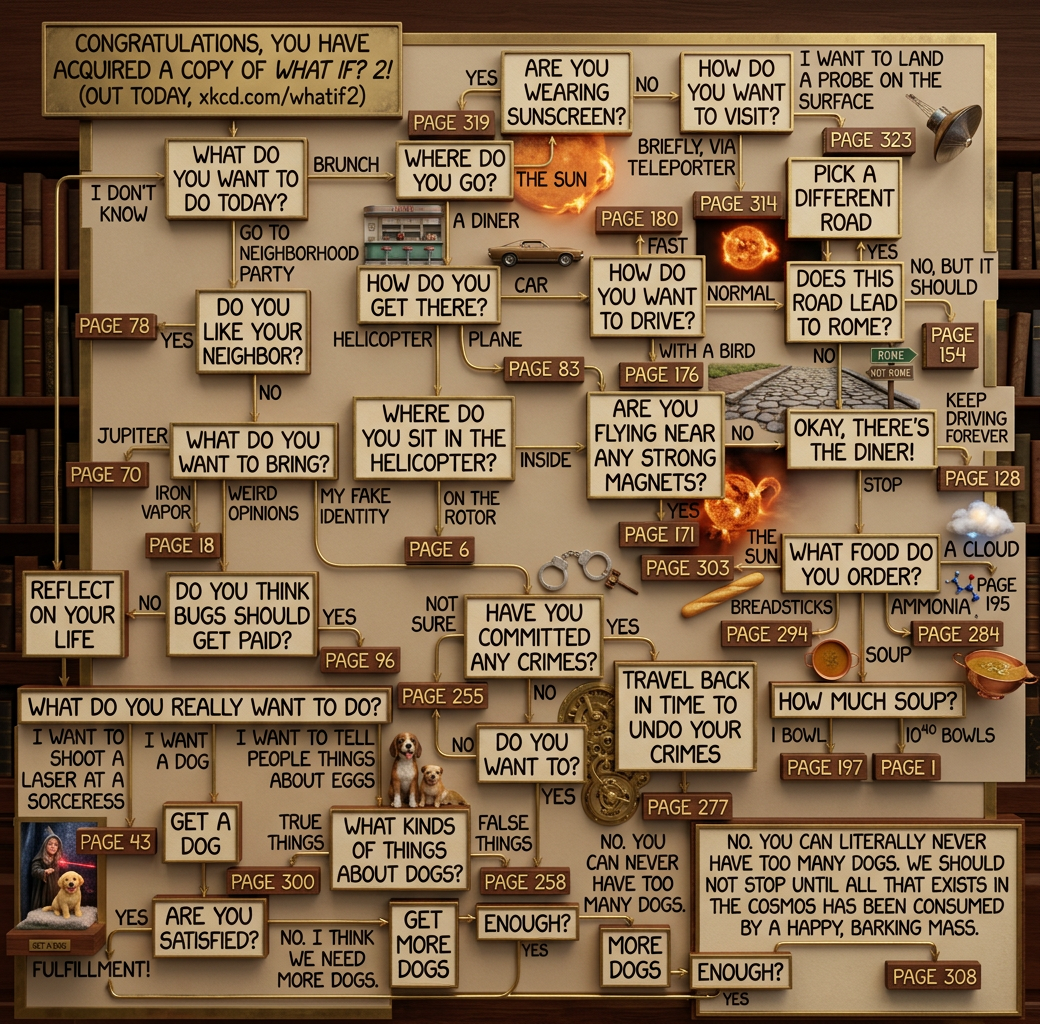The height and width of the screenshot is (1024, 1040).
Task: Choose the "How do you want to drive?" box
Action: pyautogui.click(x=646, y=296)
